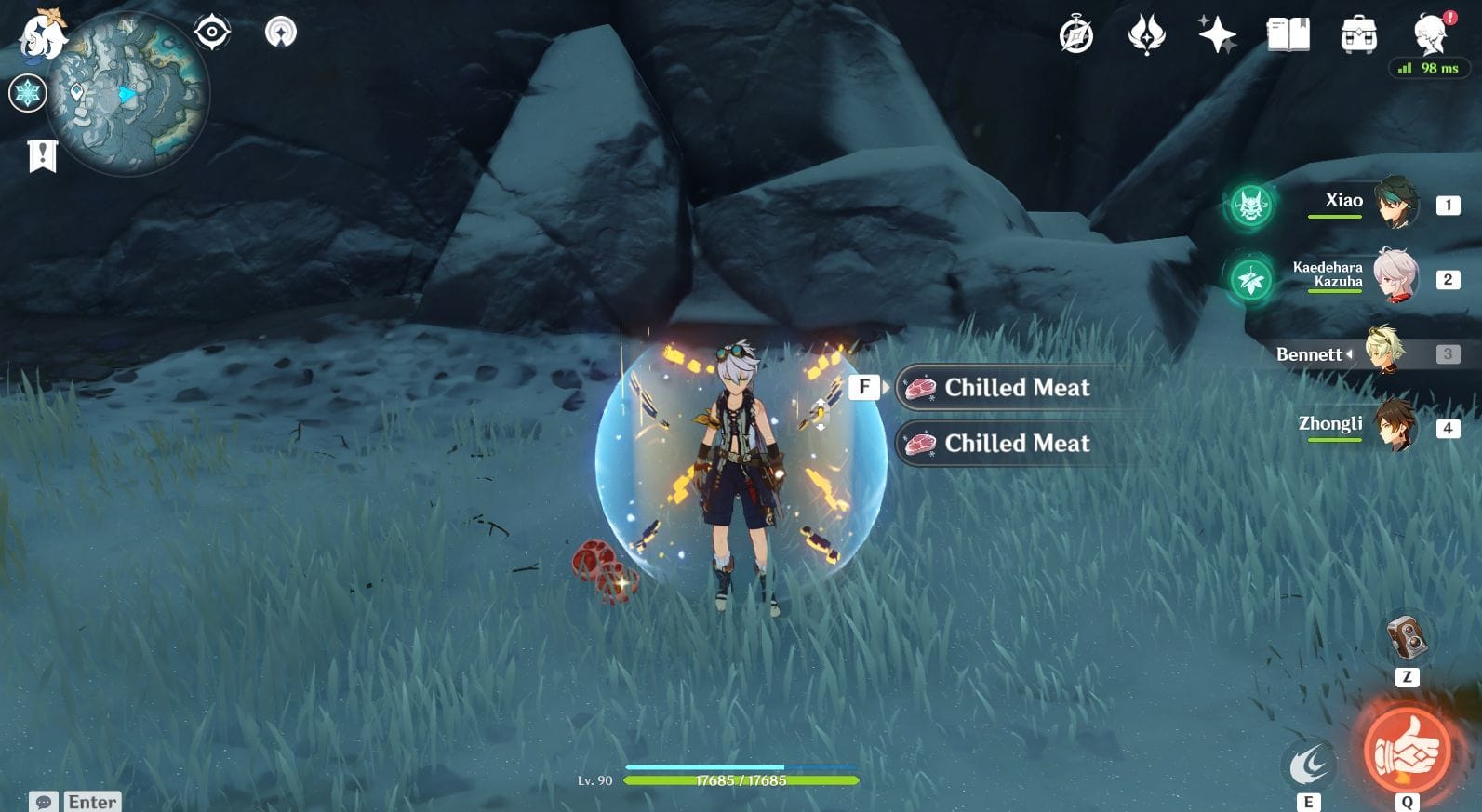The image size is (1482, 812).
Task: Click the Sheer Cold snowflake gauge
Action: click(28, 93)
